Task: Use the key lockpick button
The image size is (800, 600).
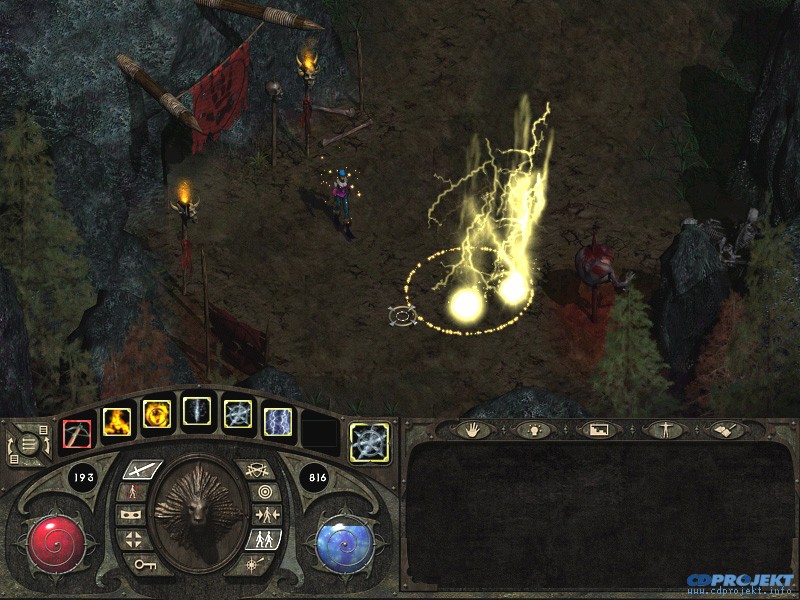Action: [143, 564]
